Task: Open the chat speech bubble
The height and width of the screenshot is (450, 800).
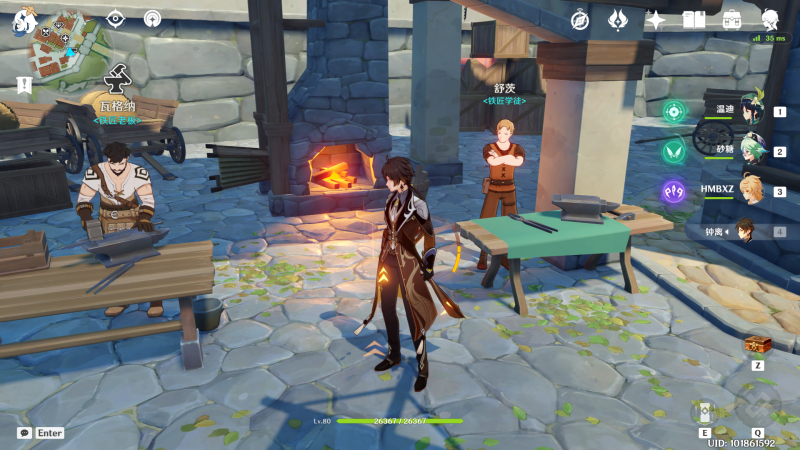Action: click(x=24, y=433)
